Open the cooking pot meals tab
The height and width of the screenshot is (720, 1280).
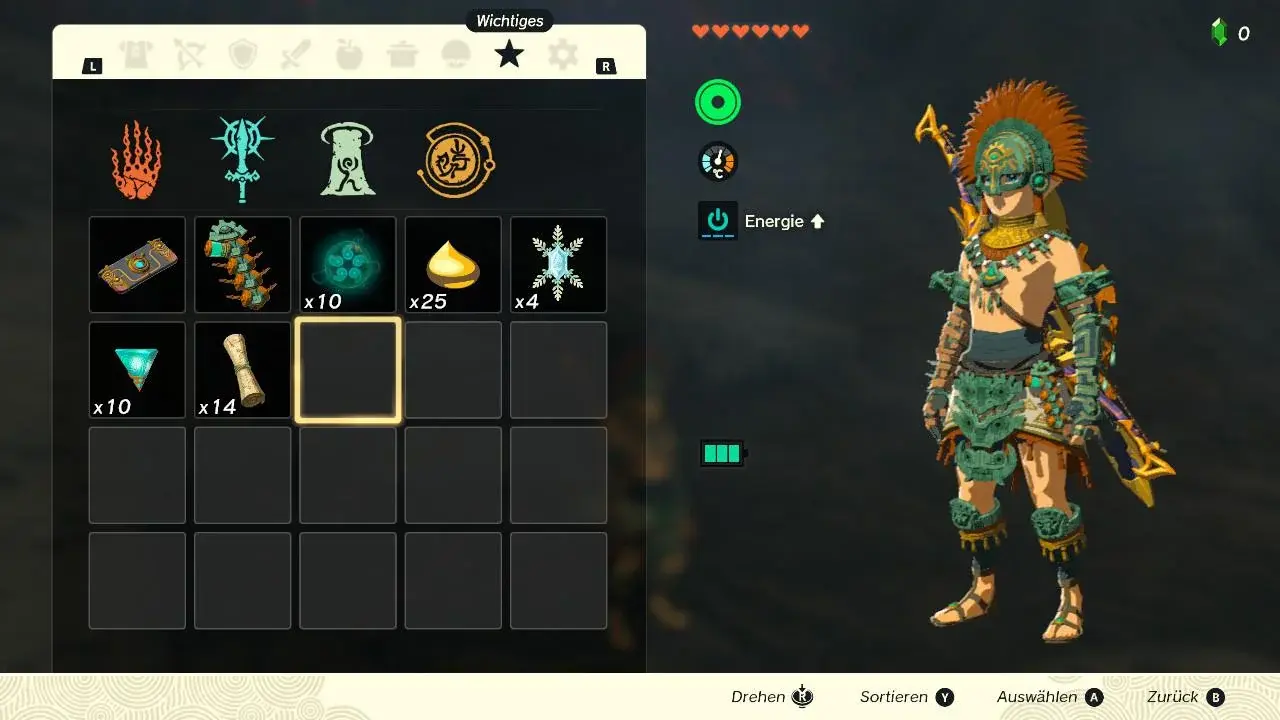point(403,55)
